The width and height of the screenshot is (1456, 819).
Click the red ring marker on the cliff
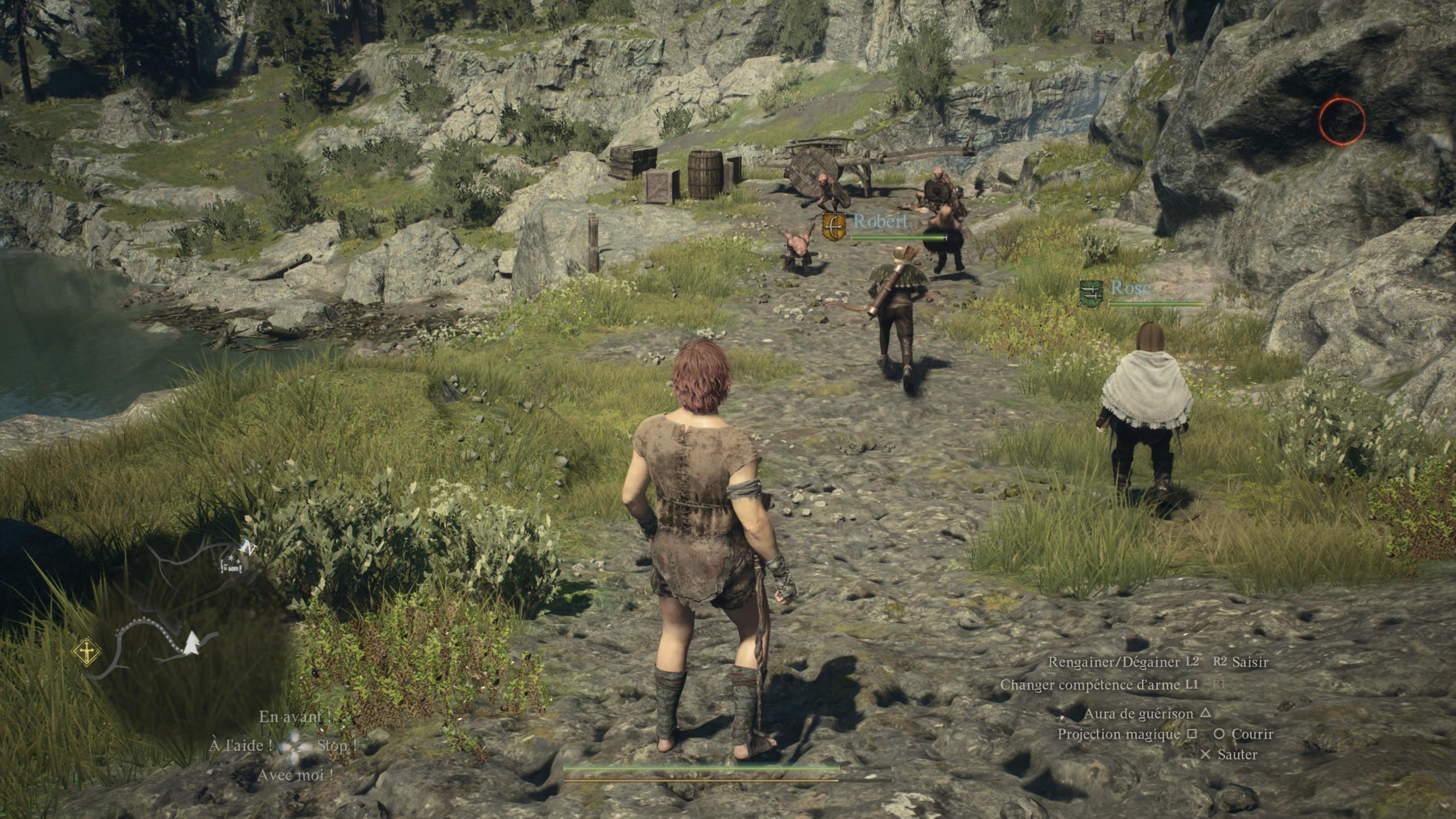(1342, 121)
